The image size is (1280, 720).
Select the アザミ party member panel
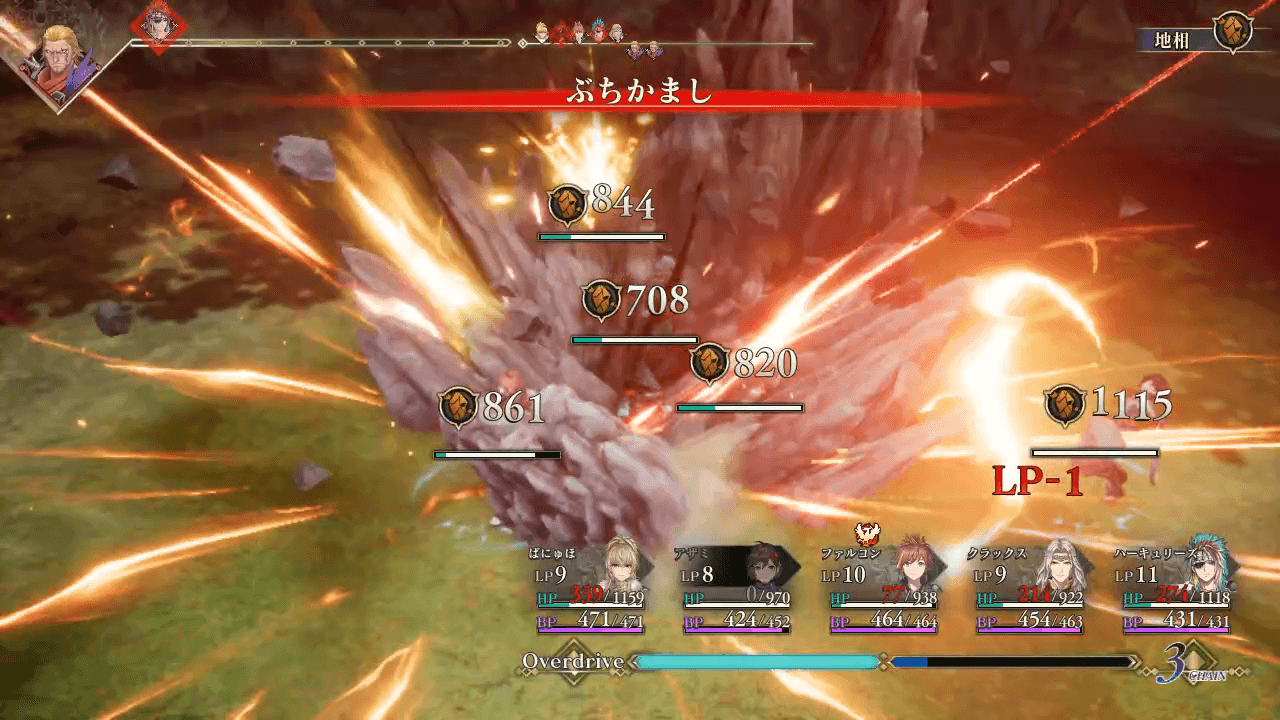coord(738,588)
